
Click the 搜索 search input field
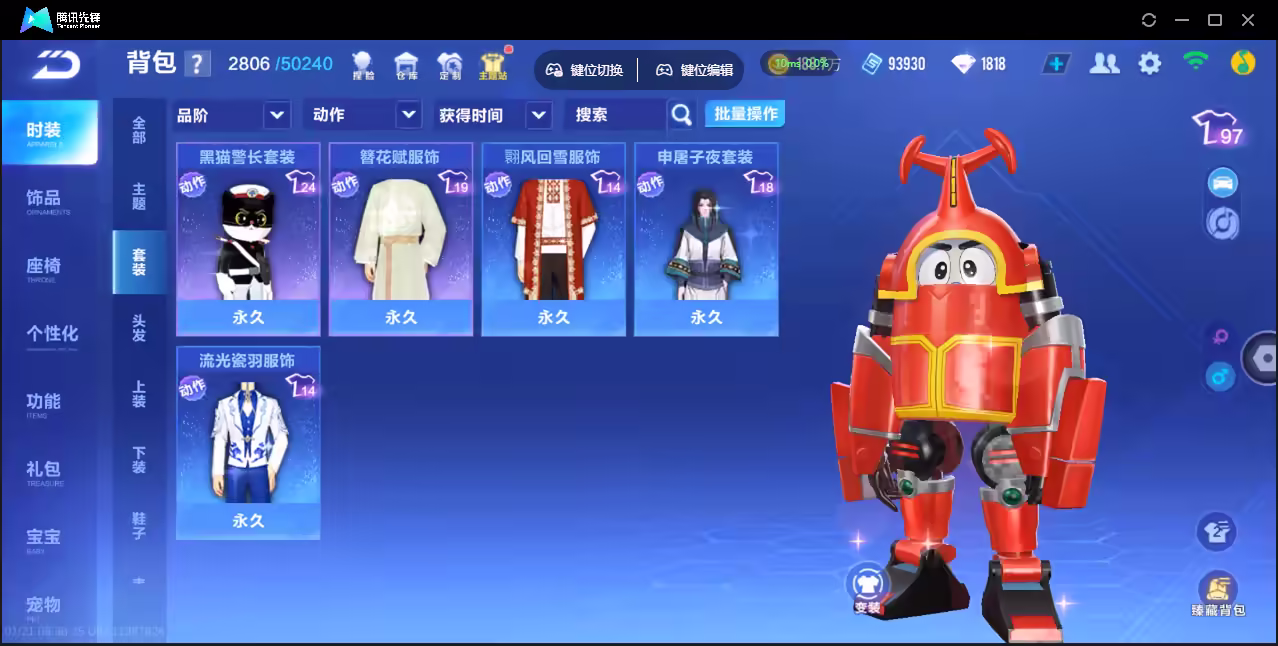click(x=615, y=115)
